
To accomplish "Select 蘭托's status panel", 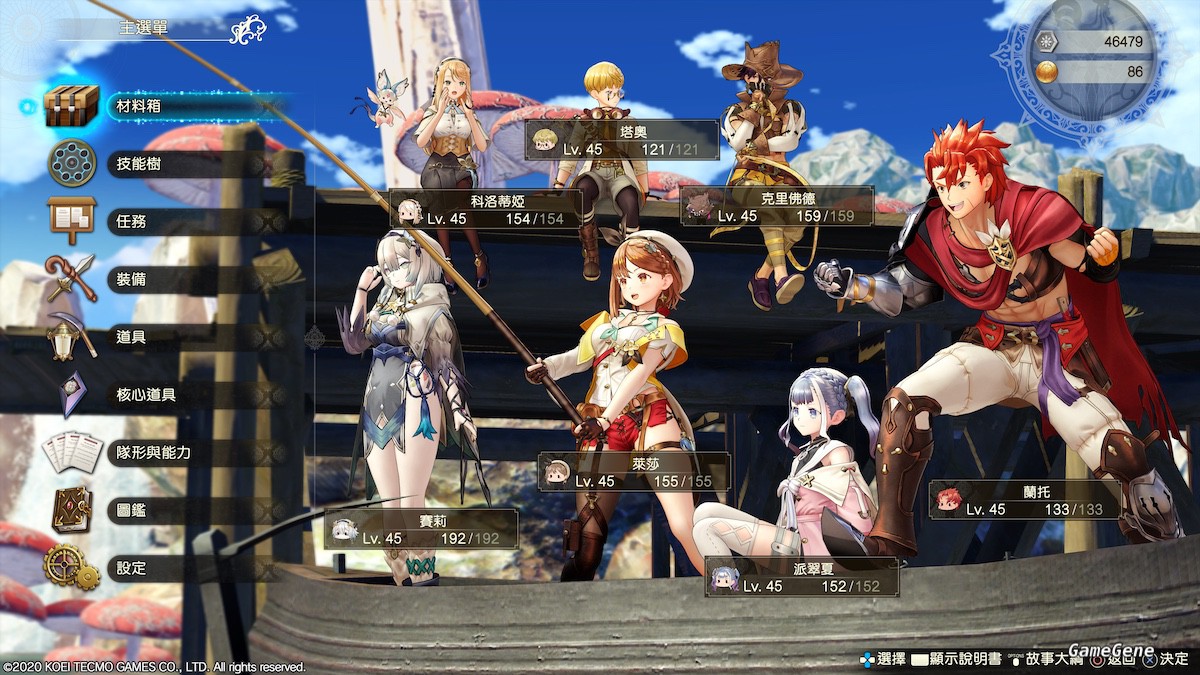I will (x=1025, y=499).
